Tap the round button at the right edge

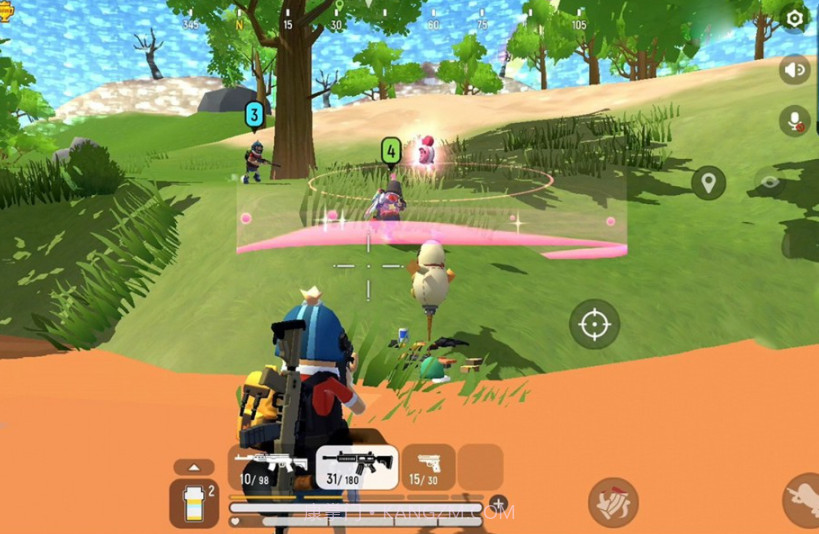click(x=803, y=500)
